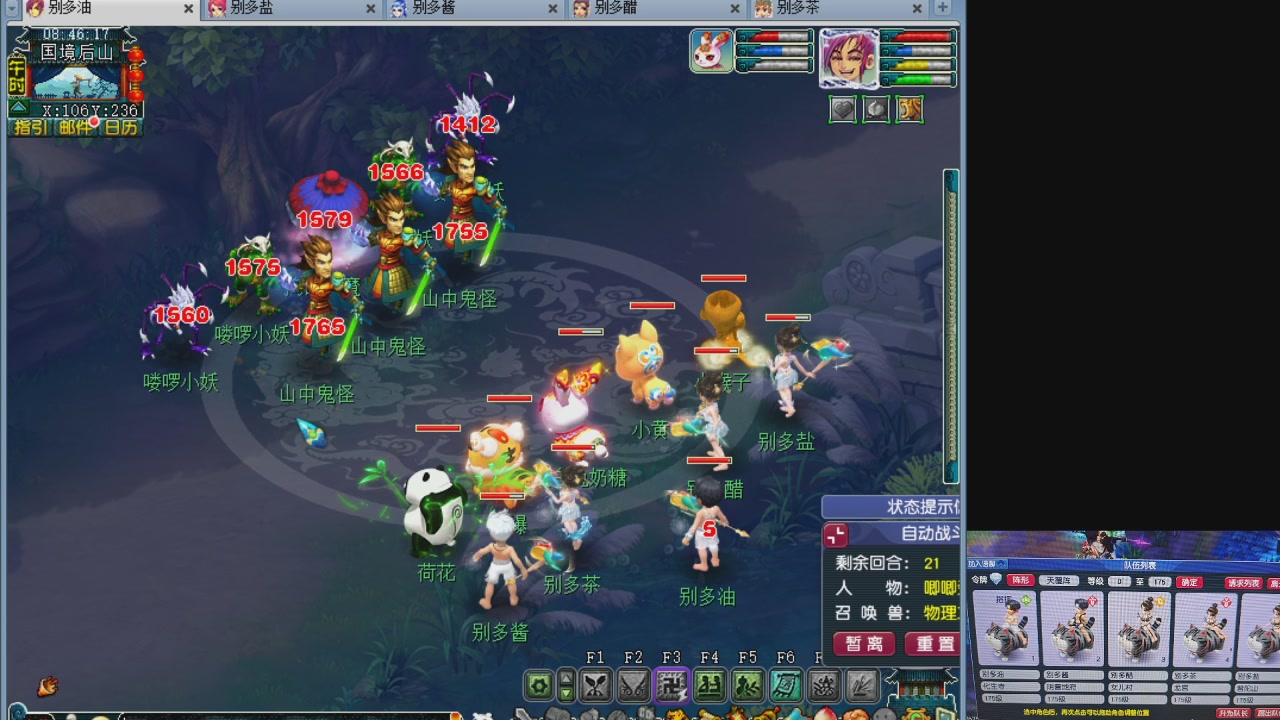This screenshot has height=720, width=1280.
Task: Click the F6 scroll skill icon
Action: click(788, 685)
